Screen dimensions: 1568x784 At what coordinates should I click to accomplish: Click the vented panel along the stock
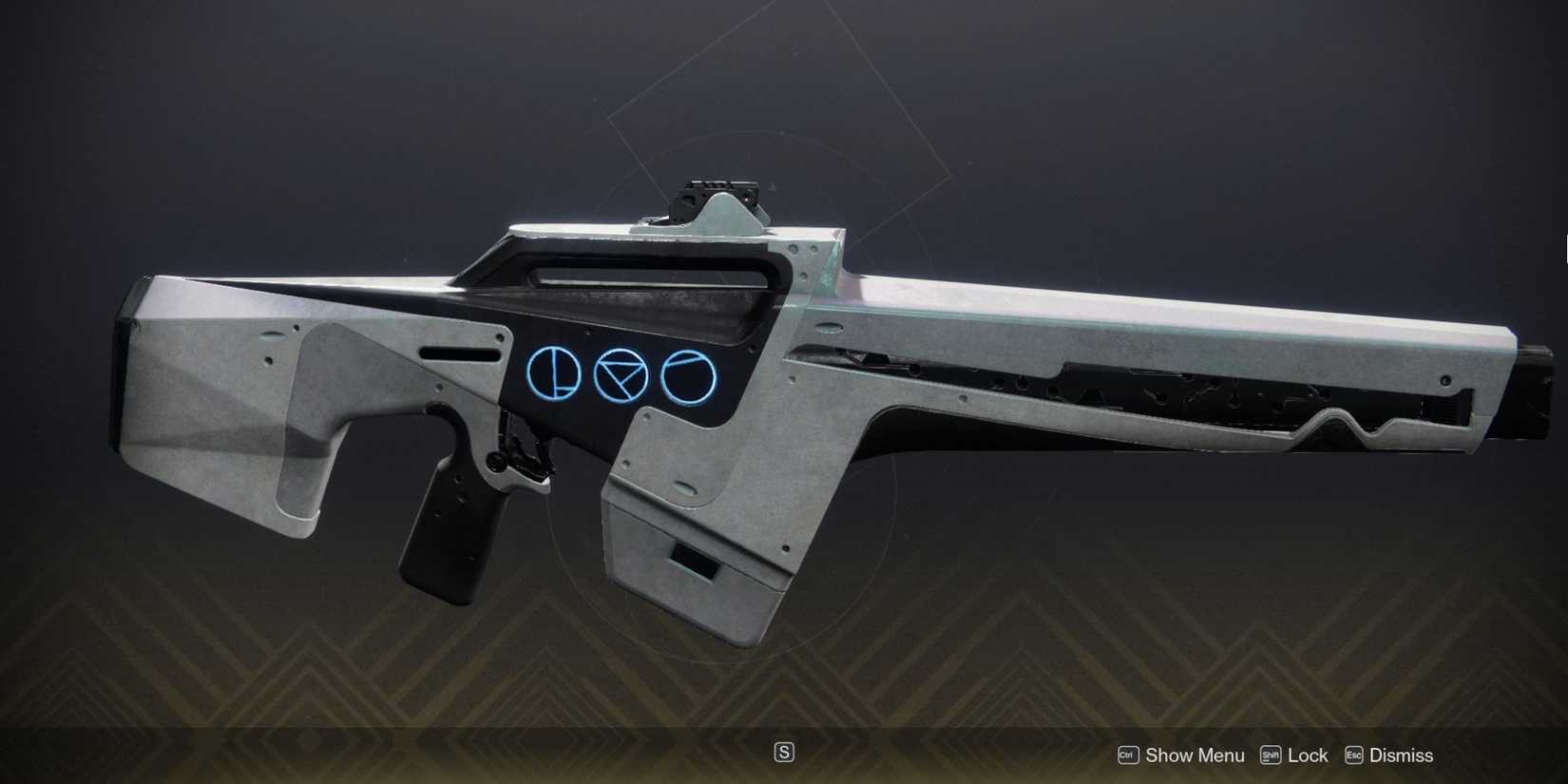click(1140, 390)
